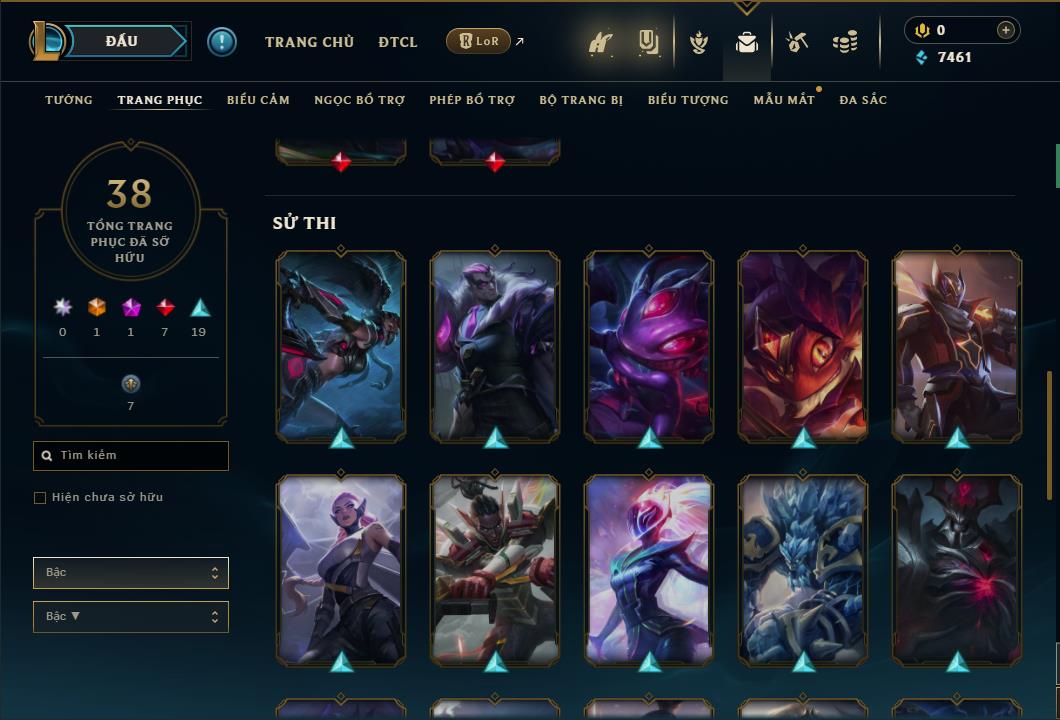
Task: Click the ĐẤU play button
Action: pos(120,41)
